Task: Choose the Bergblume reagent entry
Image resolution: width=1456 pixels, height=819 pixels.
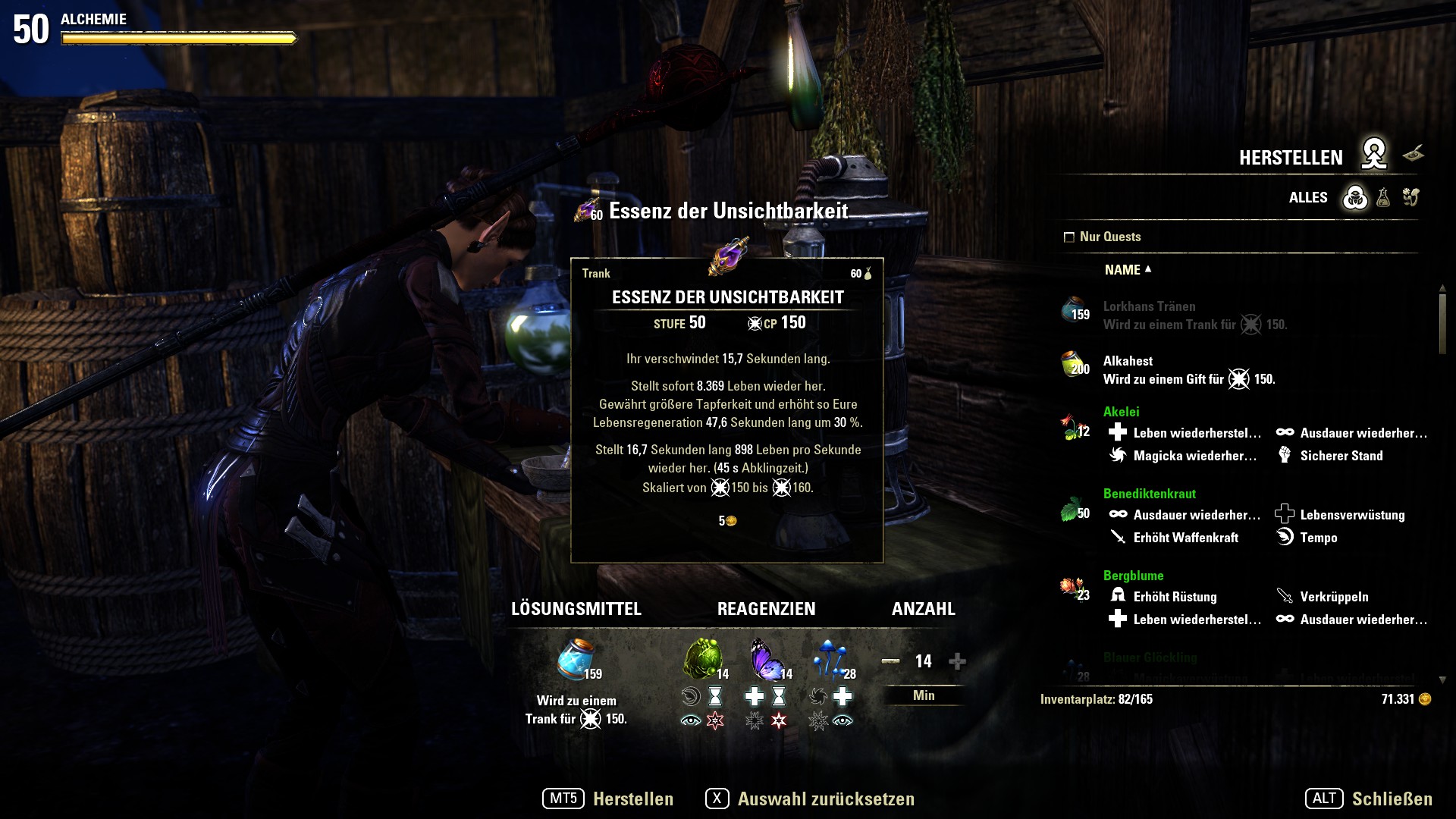Action: point(1133,576)
